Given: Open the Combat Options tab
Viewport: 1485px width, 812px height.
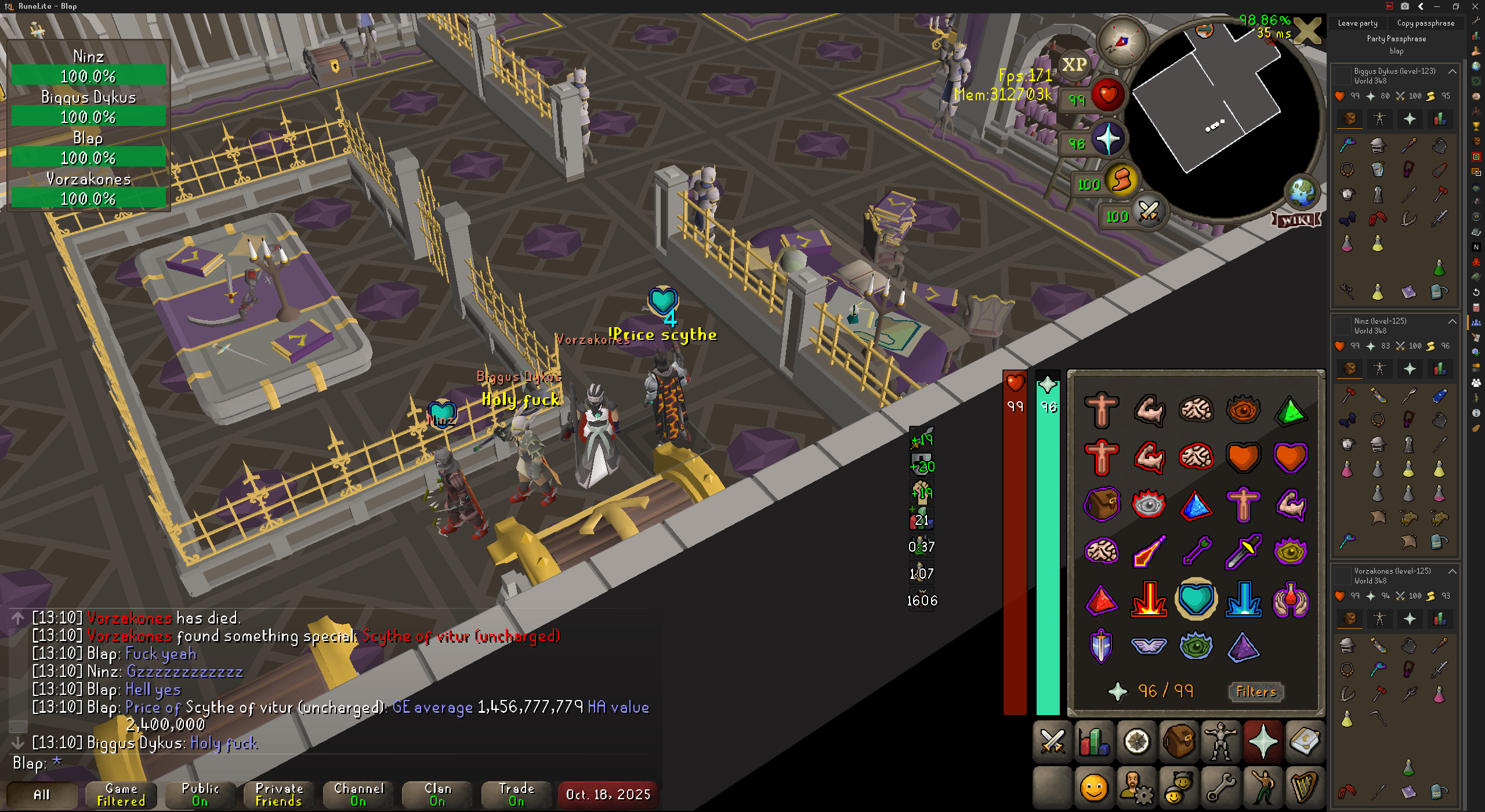Looking at the screenshot, I should (1052, 741).
